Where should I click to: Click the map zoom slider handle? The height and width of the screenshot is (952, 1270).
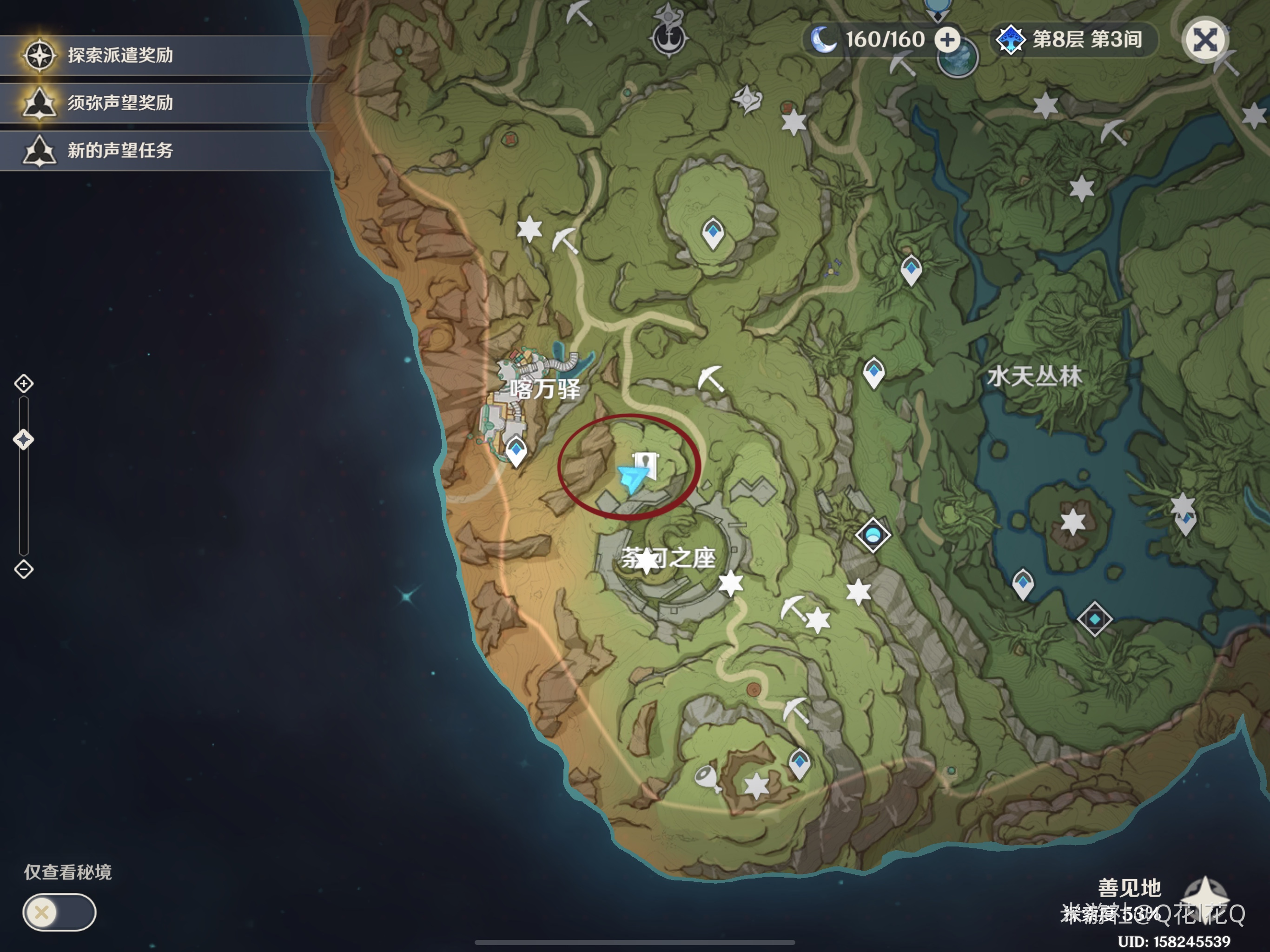pos(24,440)
